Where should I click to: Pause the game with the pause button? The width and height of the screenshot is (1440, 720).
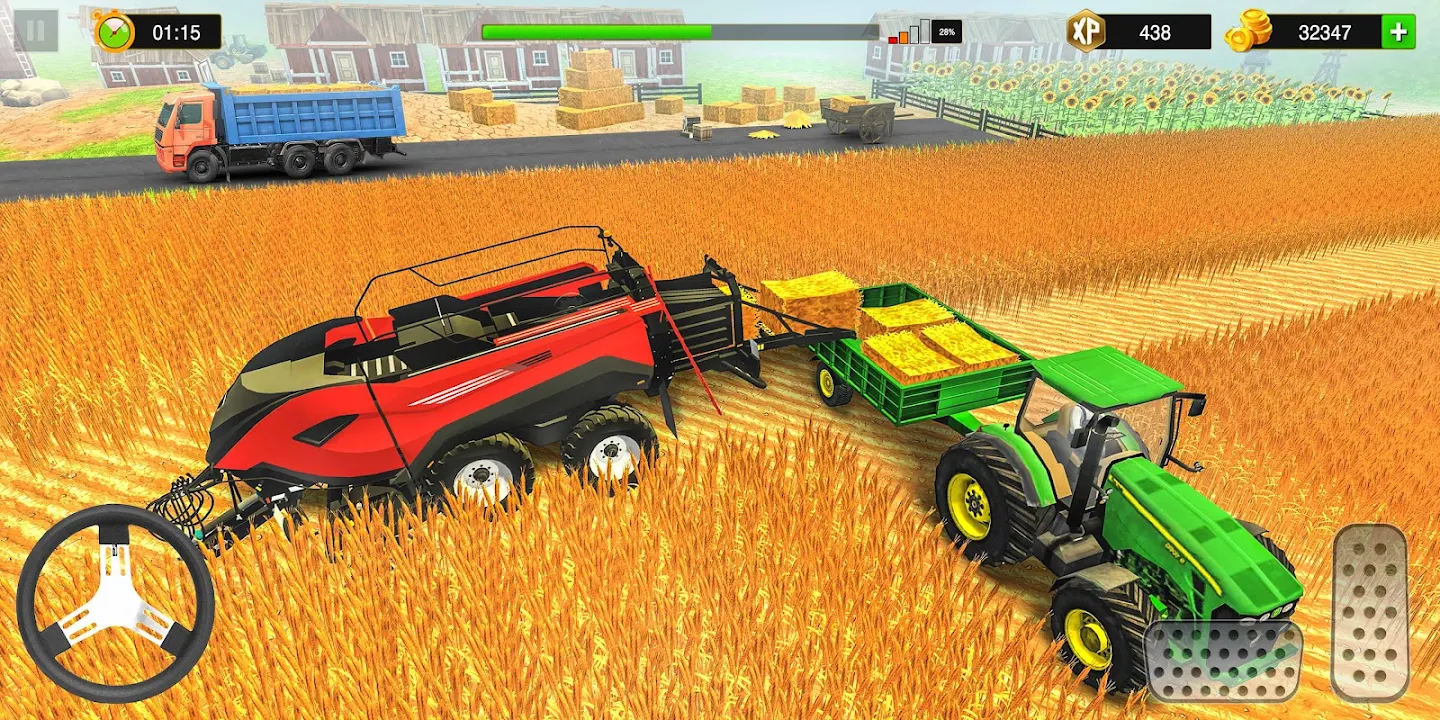(x=35, y=31)
